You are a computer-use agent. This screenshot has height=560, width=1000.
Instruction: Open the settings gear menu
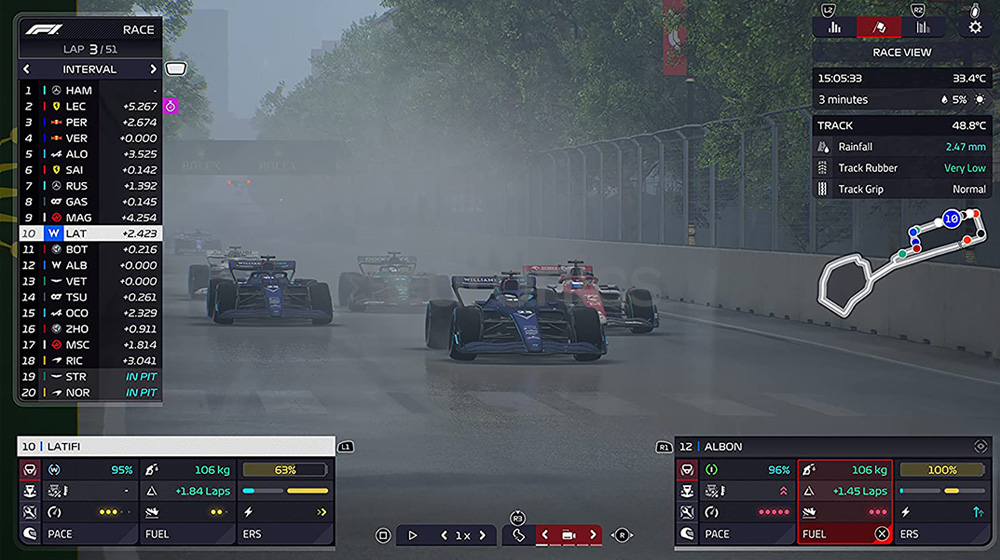[x=975, y=27]
